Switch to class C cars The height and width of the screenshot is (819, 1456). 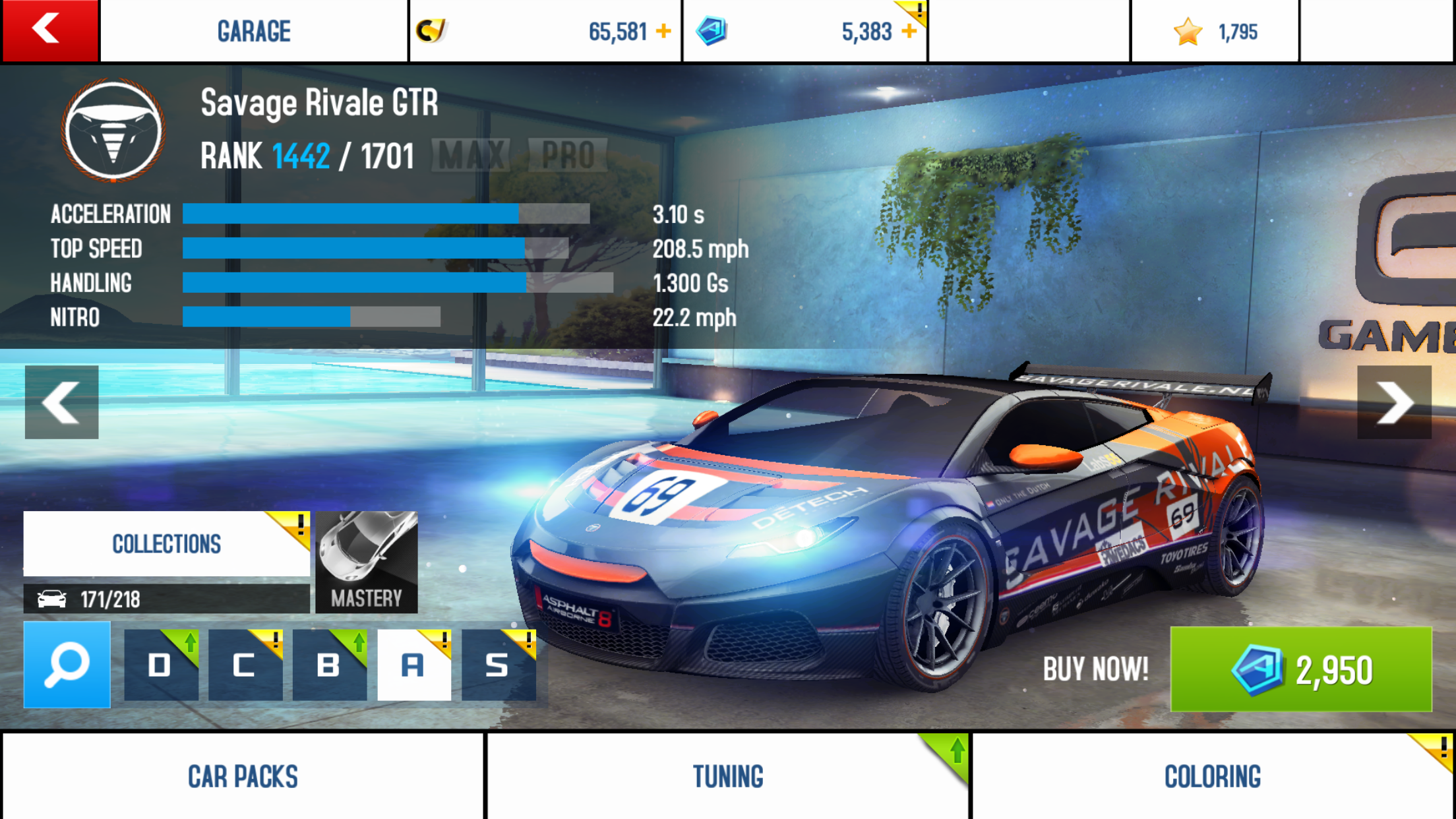click(x=245, y=665)
